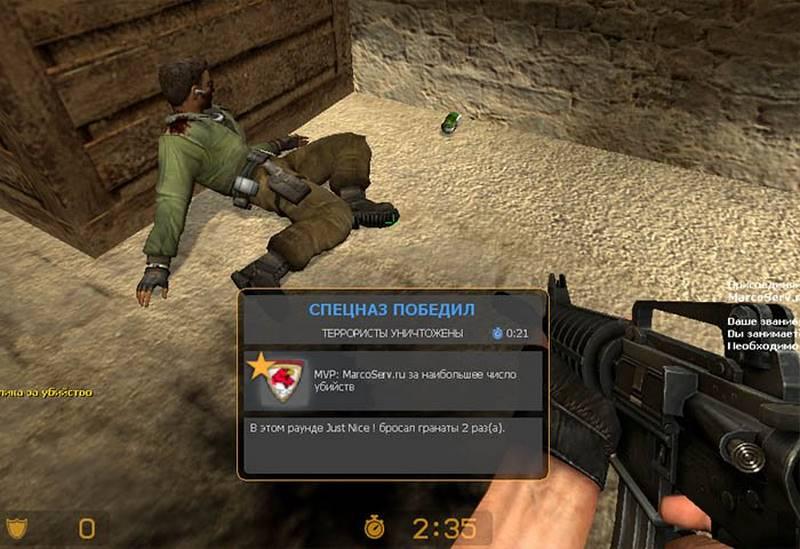Select the СПЕЦНАЗ ПОБЕДИЛ panel header

(x=392, y=307)
